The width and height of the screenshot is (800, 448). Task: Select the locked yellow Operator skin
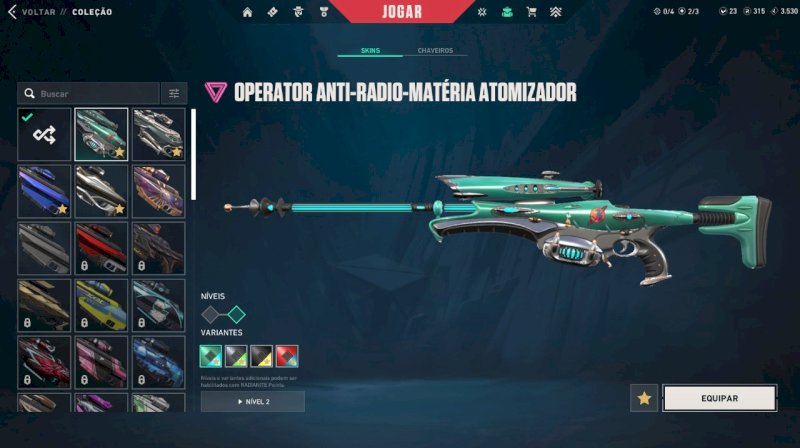[101, 305]
